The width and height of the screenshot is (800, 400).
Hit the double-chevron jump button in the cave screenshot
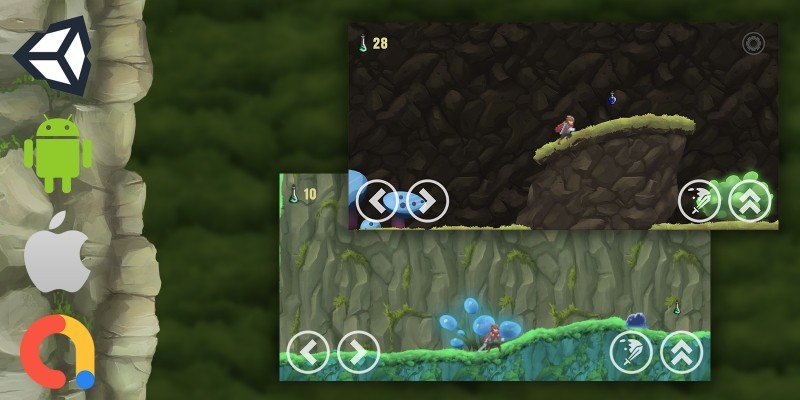click(x=749, y=201)
